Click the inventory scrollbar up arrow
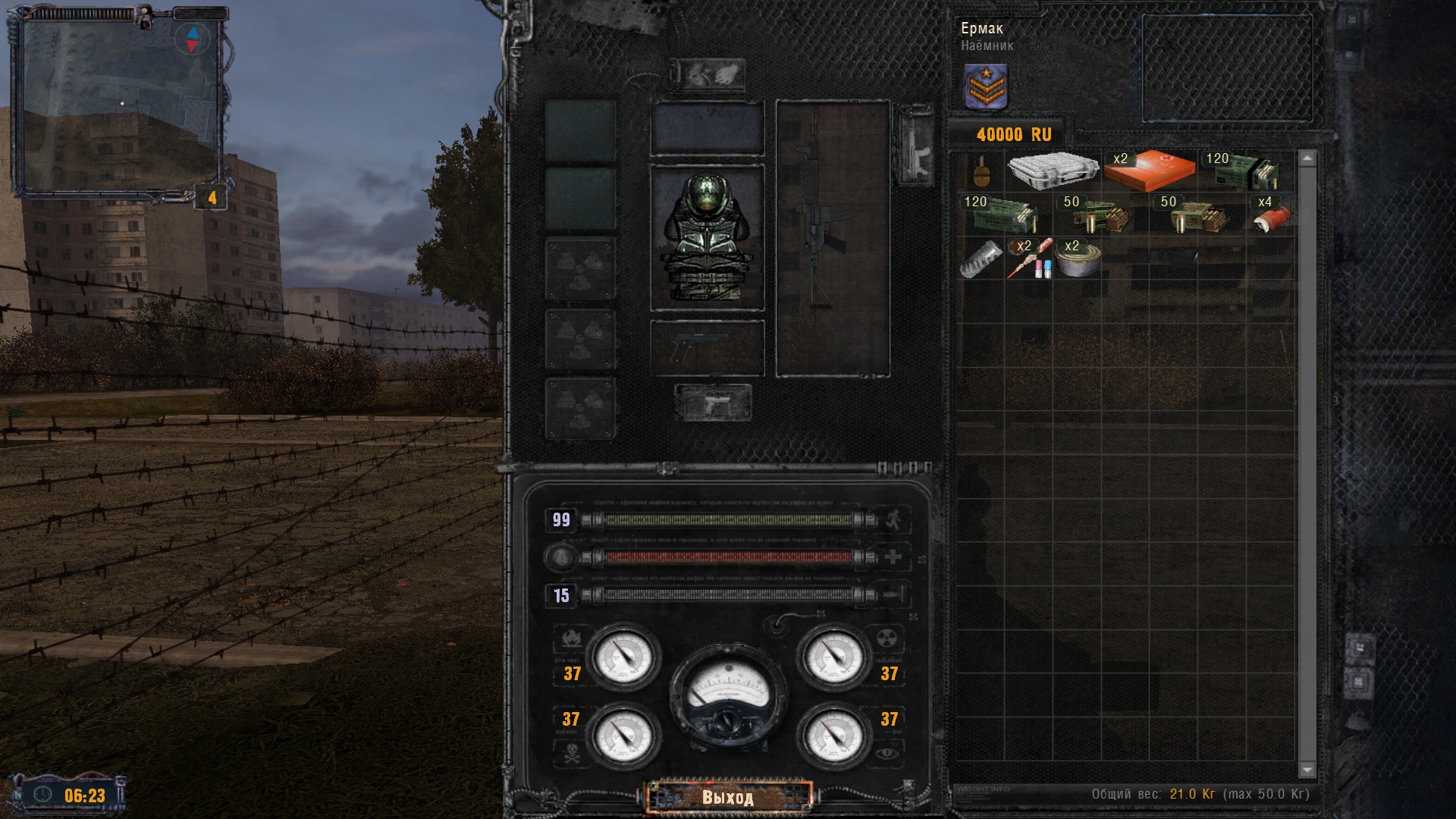This screenshot has width=1456, height=819. tap(1306, 158)
